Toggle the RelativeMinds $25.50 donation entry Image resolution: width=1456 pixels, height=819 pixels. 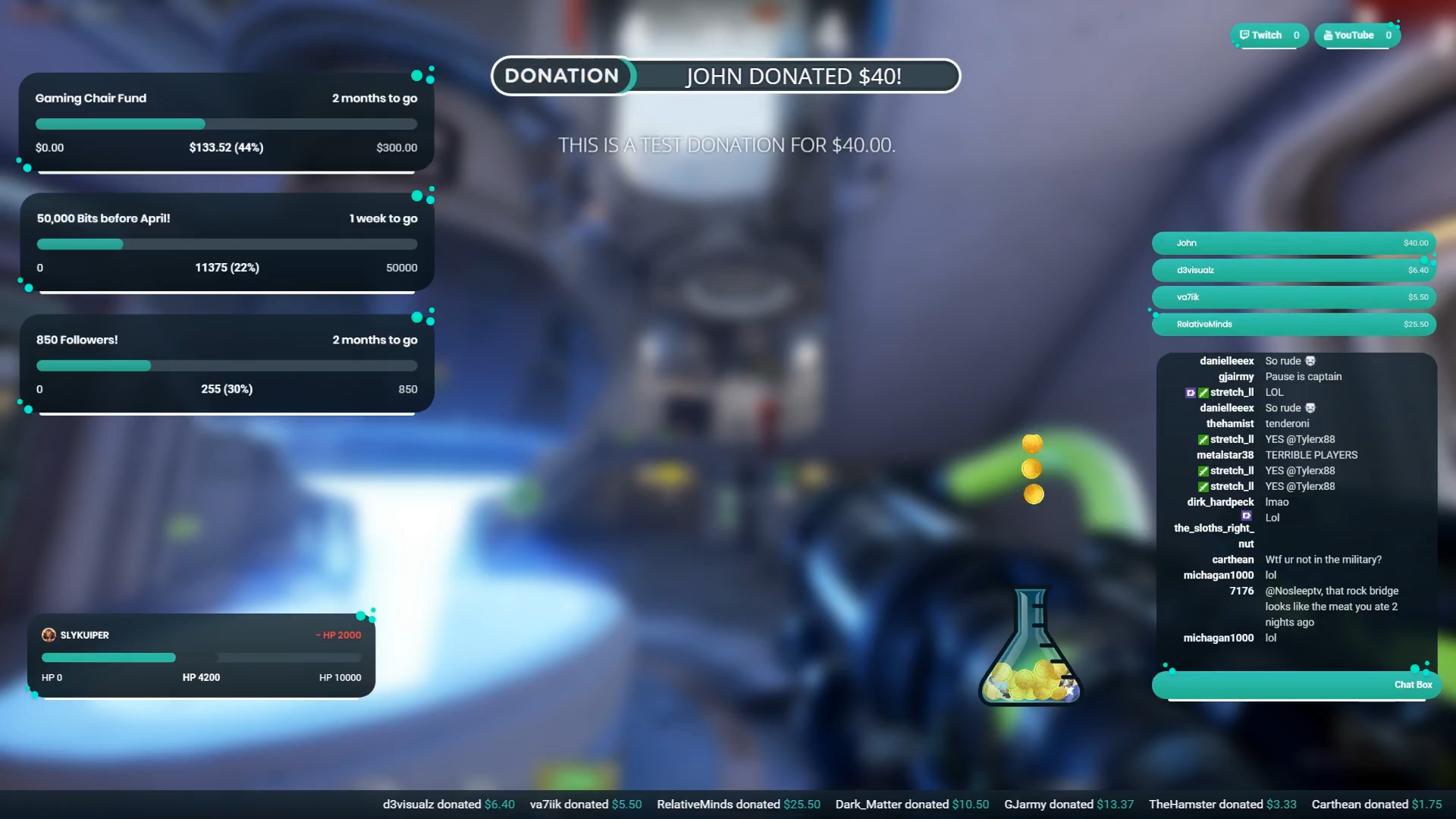pos(1293,324)
